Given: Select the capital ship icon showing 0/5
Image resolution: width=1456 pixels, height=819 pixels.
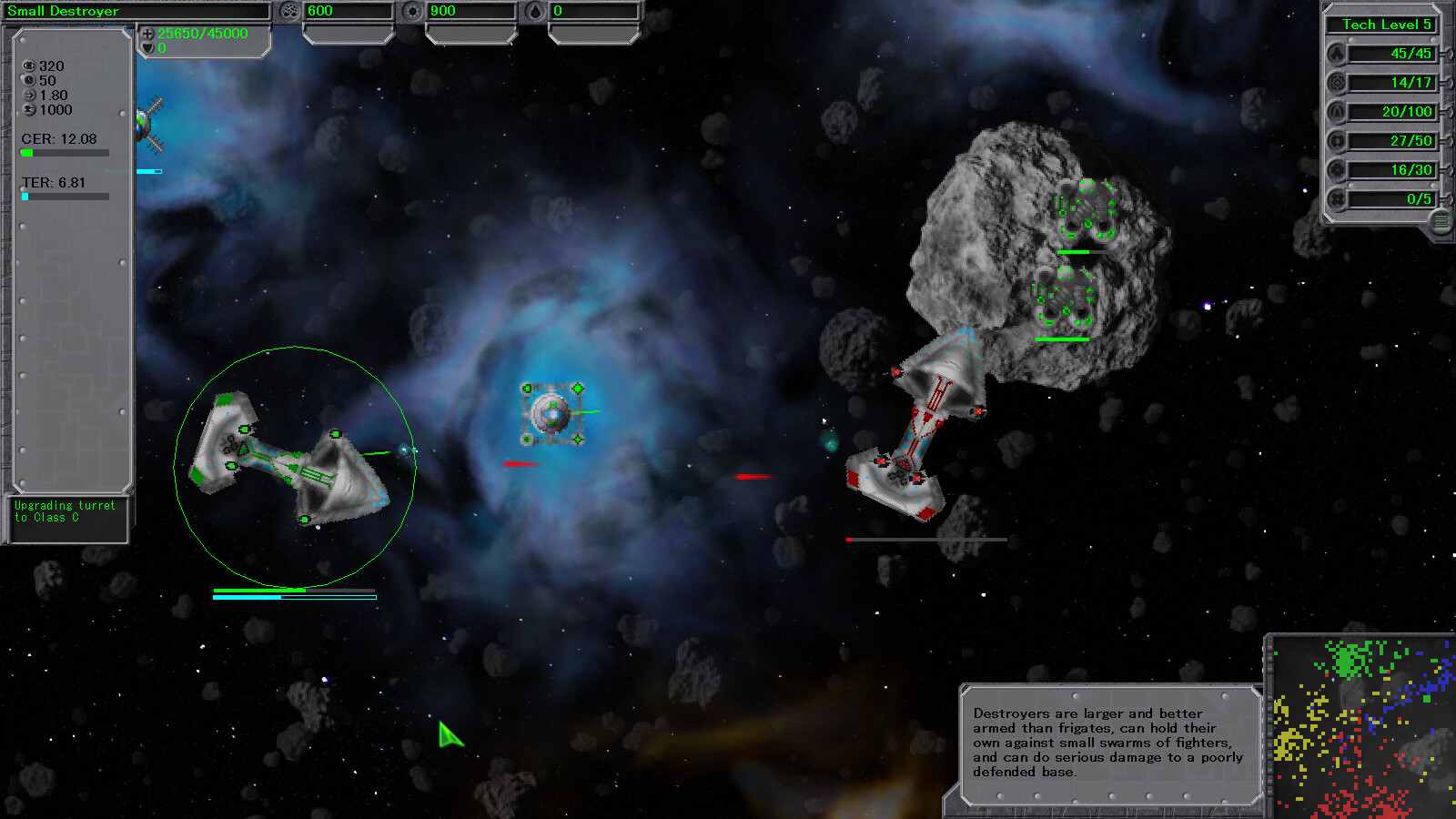Looking at the screenshot, I should click(1334, 198).
